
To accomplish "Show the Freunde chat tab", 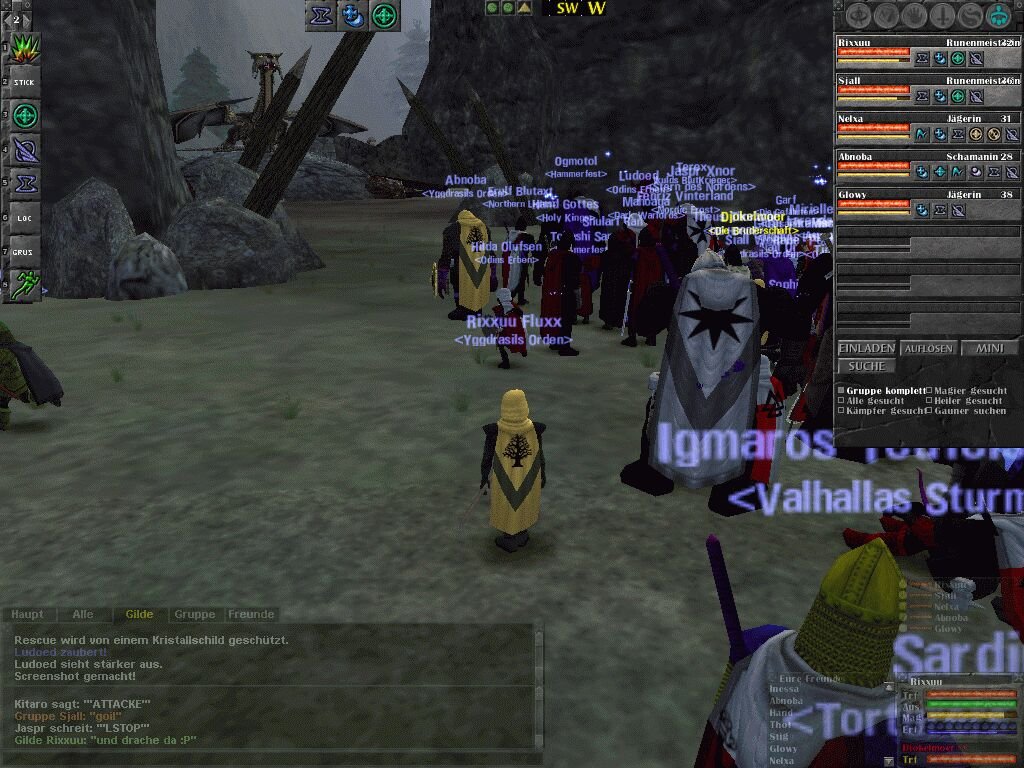I will coord(251,614).
